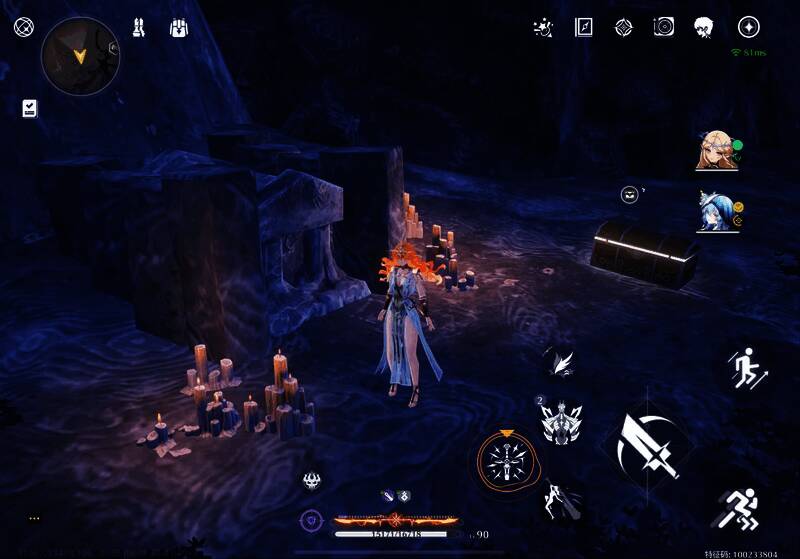Open the character head profile icon
Image resolution: width=800 pixels, height=559 pixels.
pyautogui.click(x=705, y=28)
